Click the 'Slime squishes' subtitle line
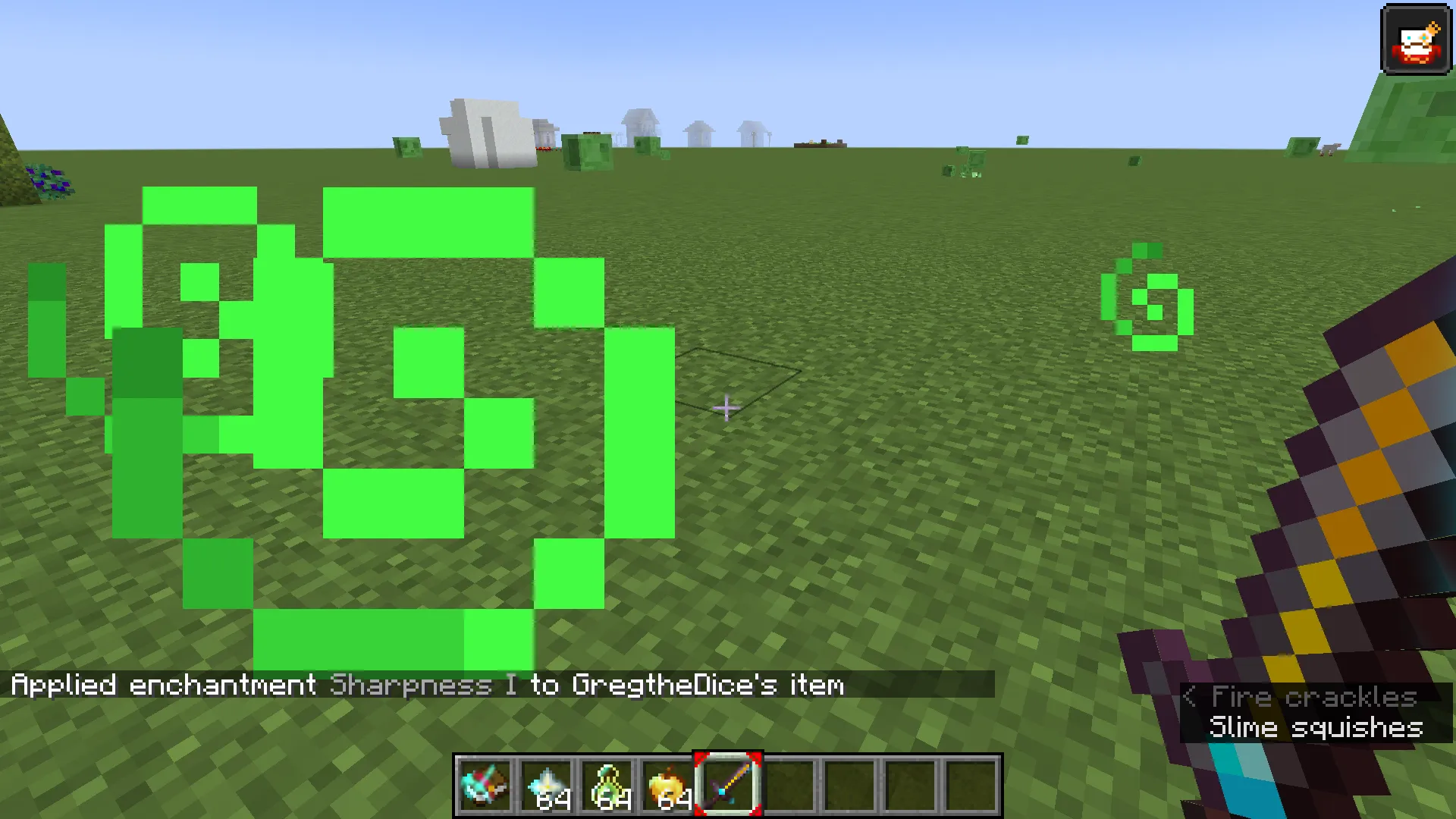 tap(1316, 726)
